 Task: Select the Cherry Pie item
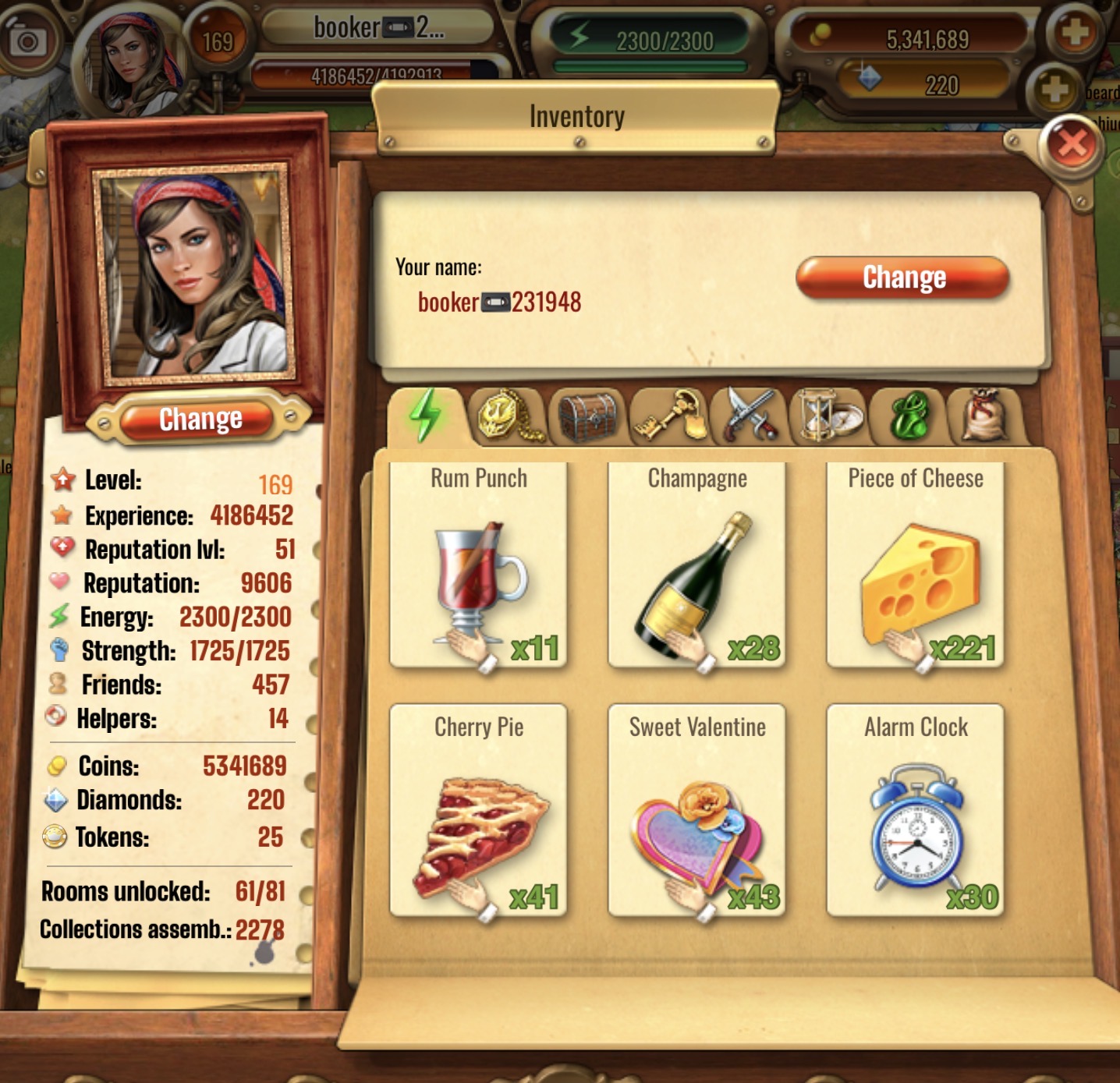[479, 811]
